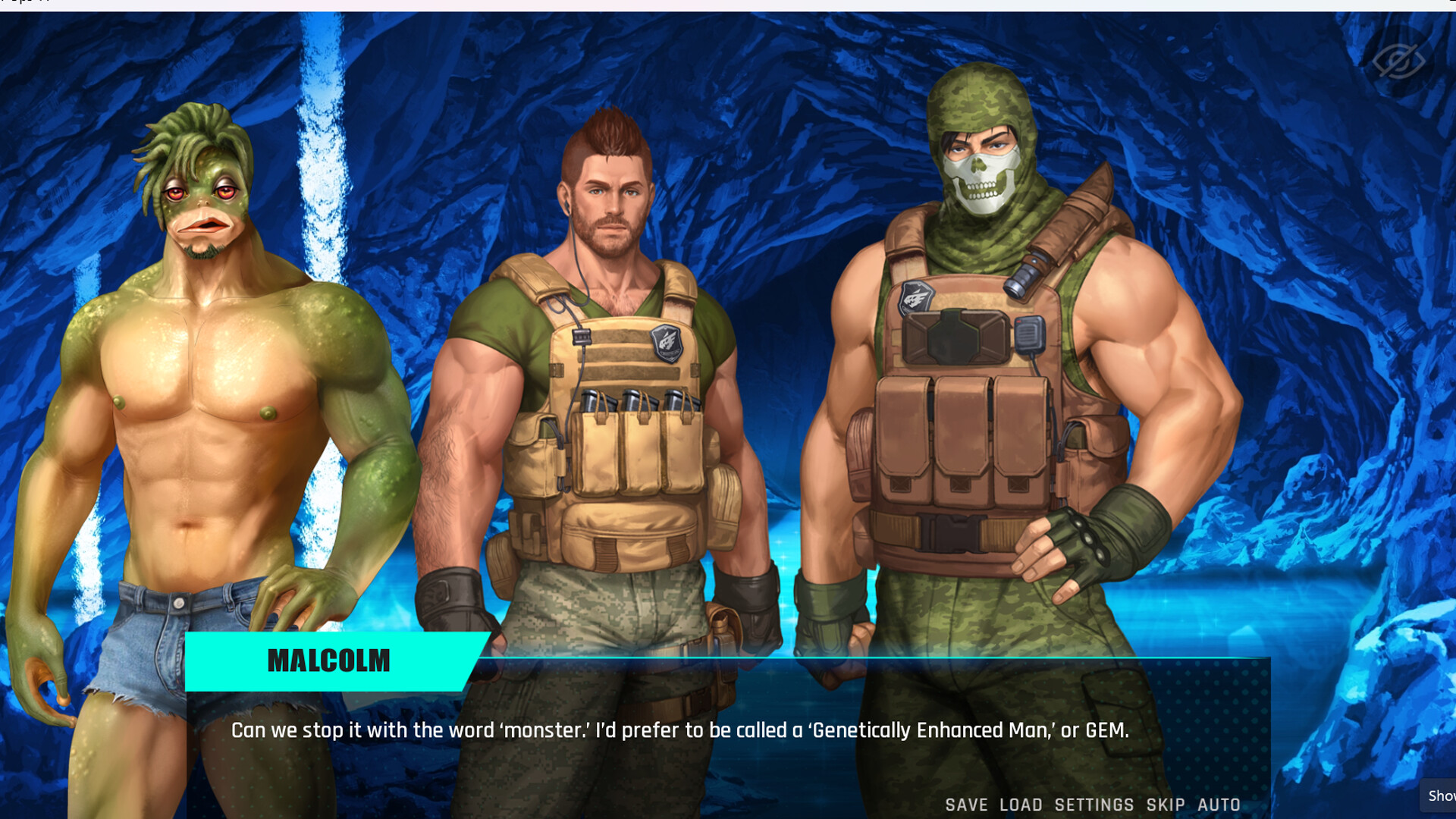
Task: Select the skull-masked soldier sprite
Action: (x=978, y=341)
